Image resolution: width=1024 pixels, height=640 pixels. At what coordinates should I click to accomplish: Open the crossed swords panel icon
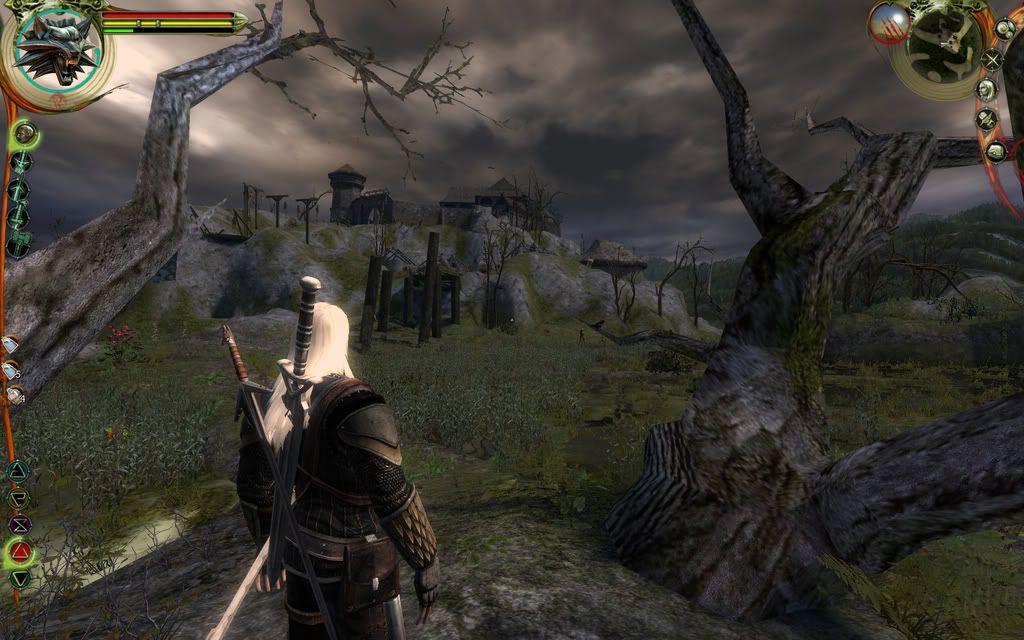(991, 60)
